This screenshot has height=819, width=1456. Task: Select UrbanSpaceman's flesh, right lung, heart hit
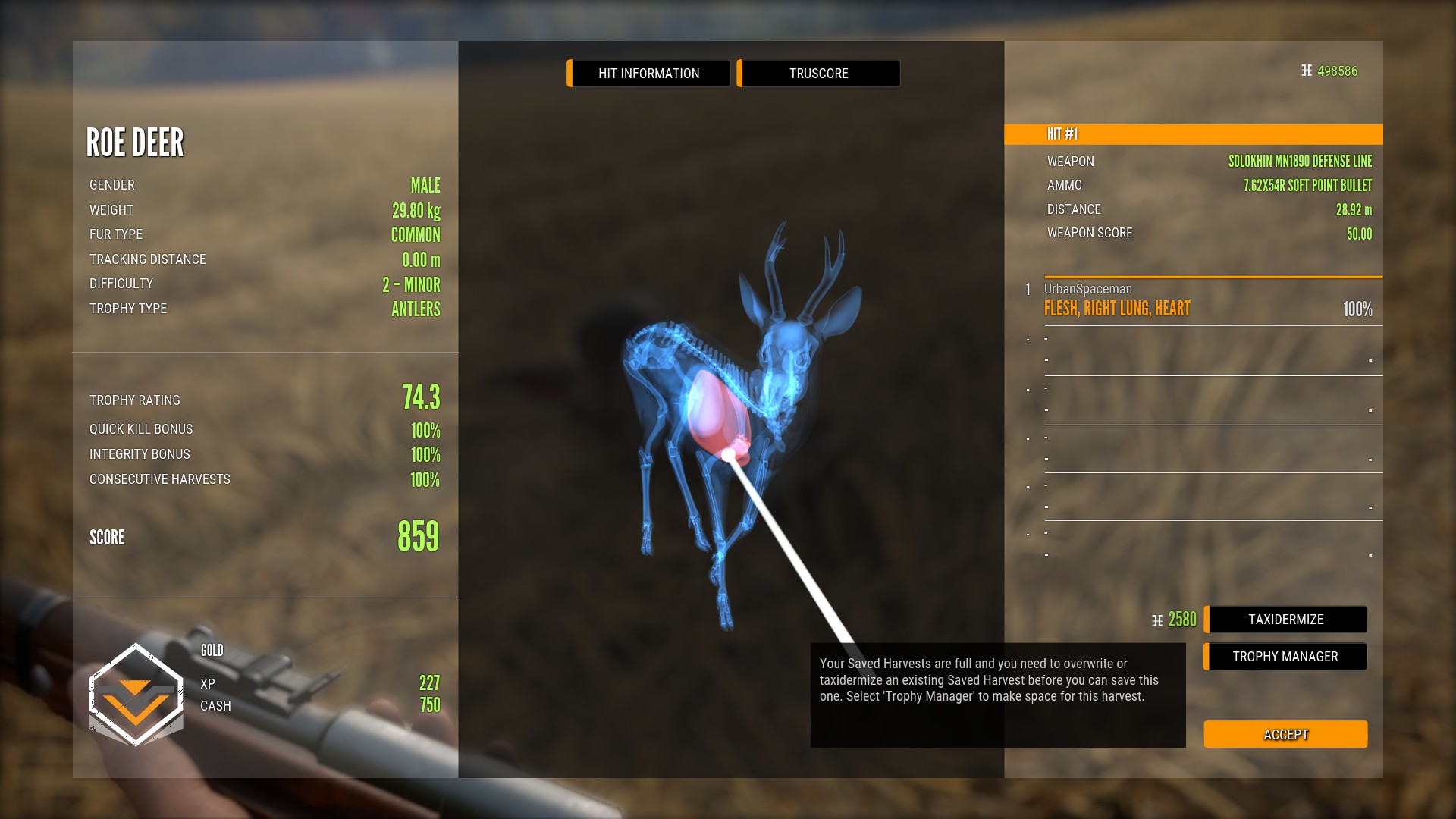click(1207, 302)
